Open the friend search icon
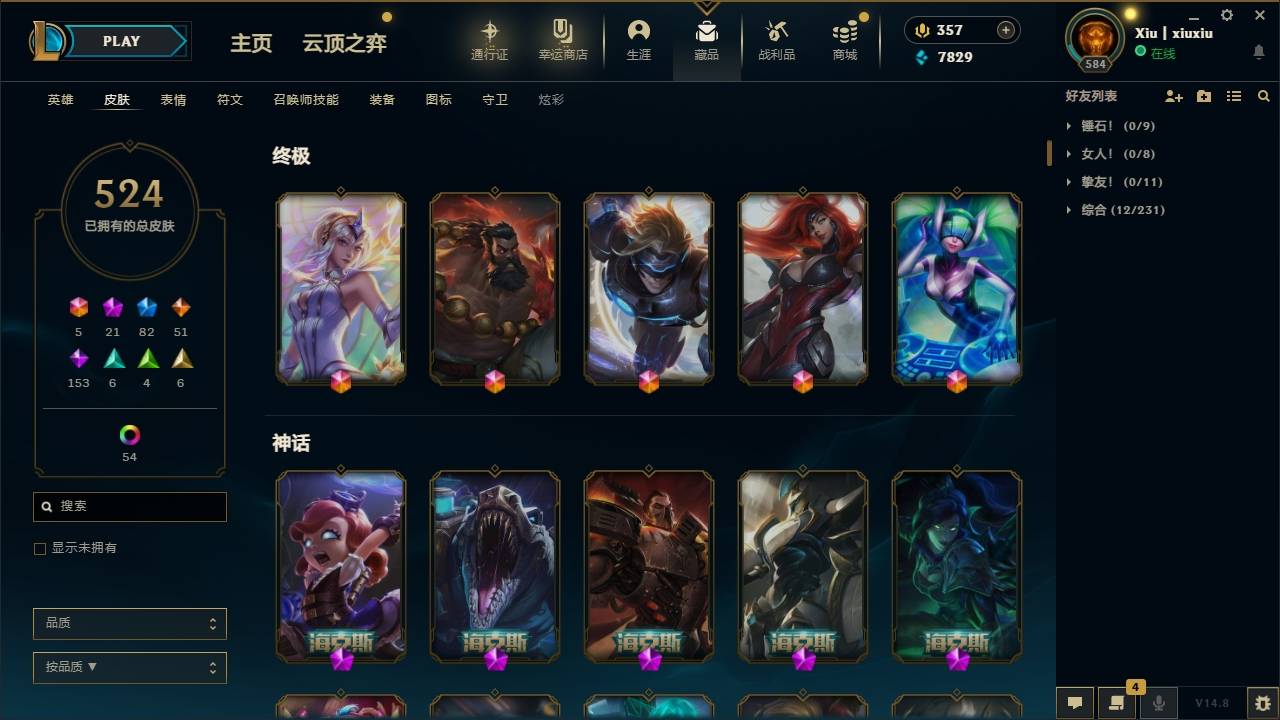Viewport: 1280px width, 720px height. 1263,95
